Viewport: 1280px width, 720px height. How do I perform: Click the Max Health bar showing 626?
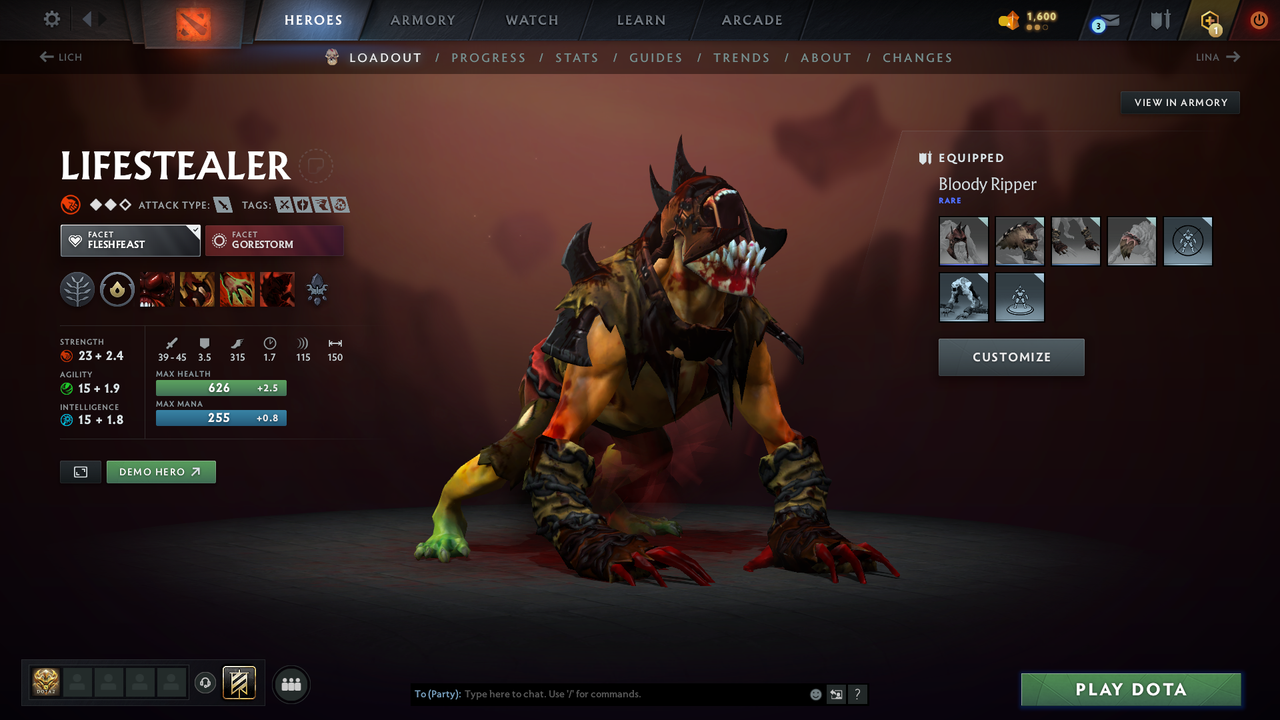(220, 387)
